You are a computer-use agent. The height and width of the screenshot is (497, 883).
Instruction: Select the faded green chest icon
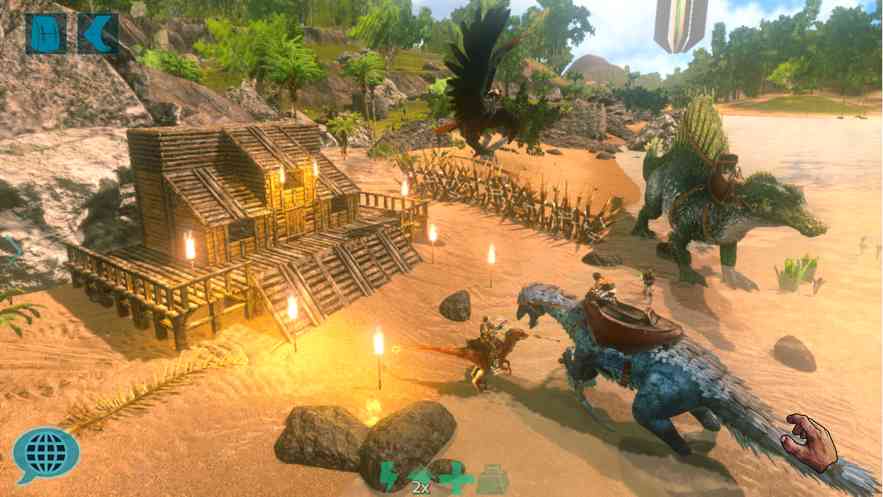pyautogui.click(x=492, y=479)
